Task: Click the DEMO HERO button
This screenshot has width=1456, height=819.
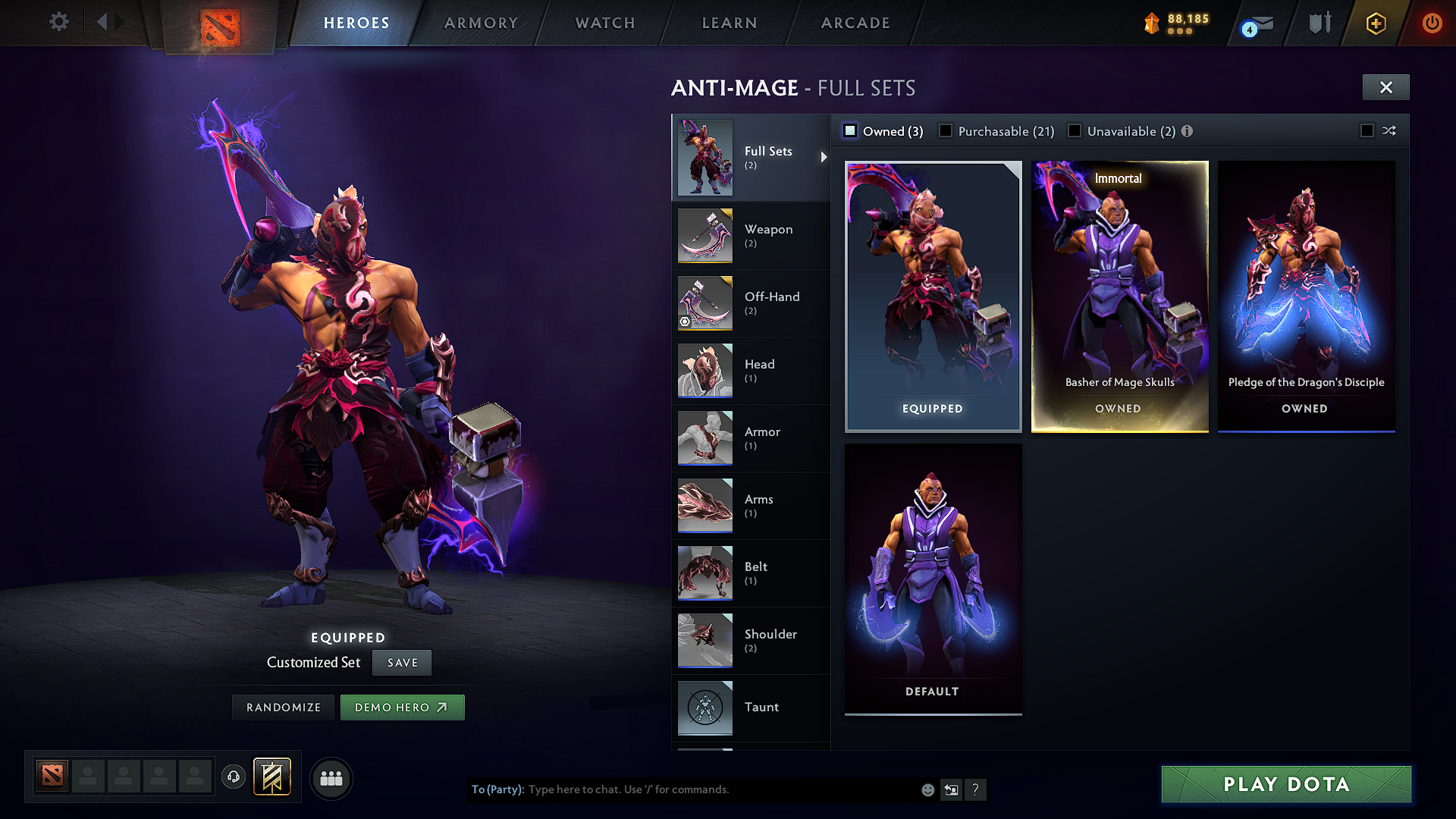Action: coord(403,707)
